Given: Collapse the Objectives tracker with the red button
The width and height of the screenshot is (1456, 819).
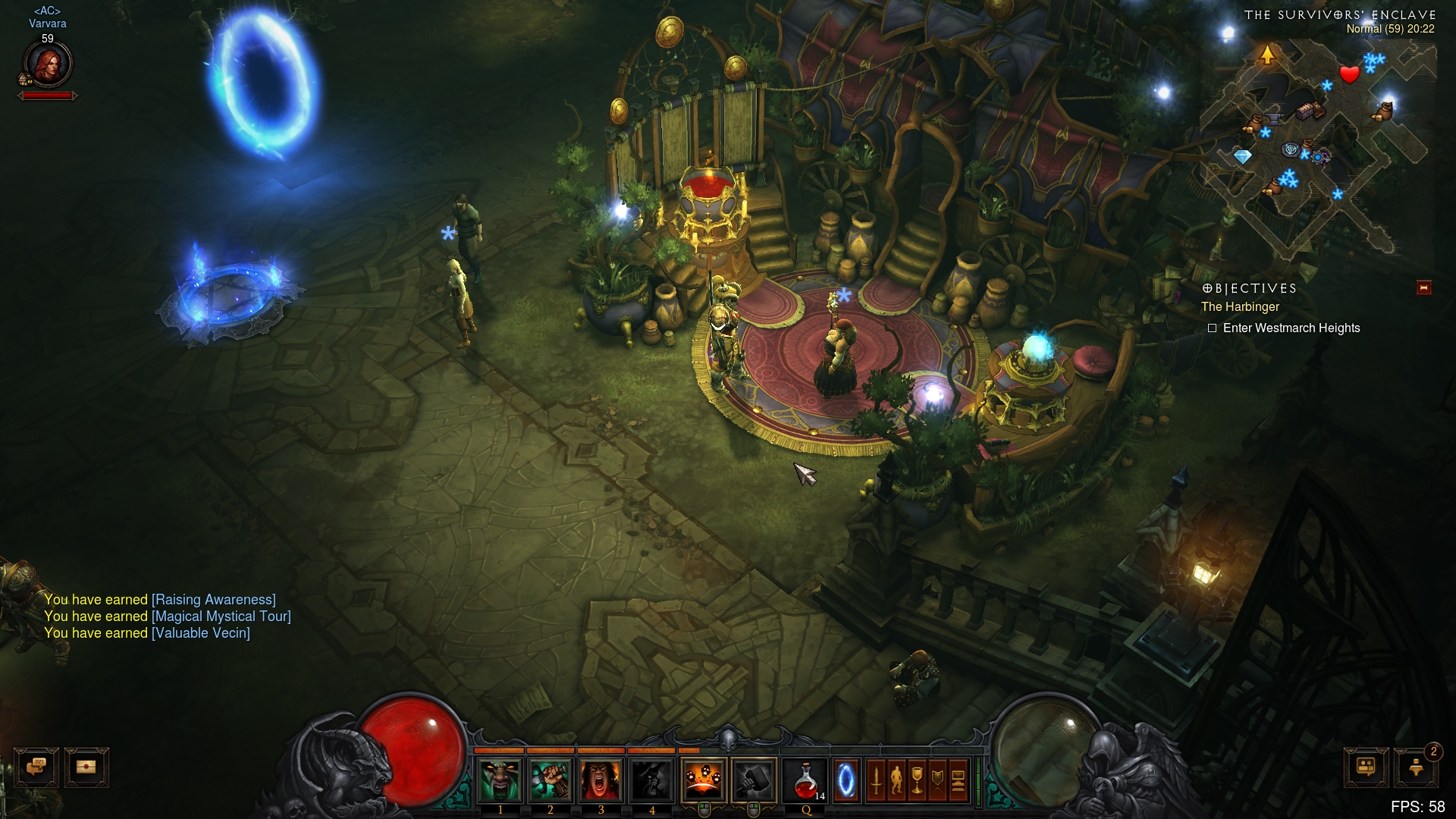Looking at the screenshot, I should pos(1423,288).
